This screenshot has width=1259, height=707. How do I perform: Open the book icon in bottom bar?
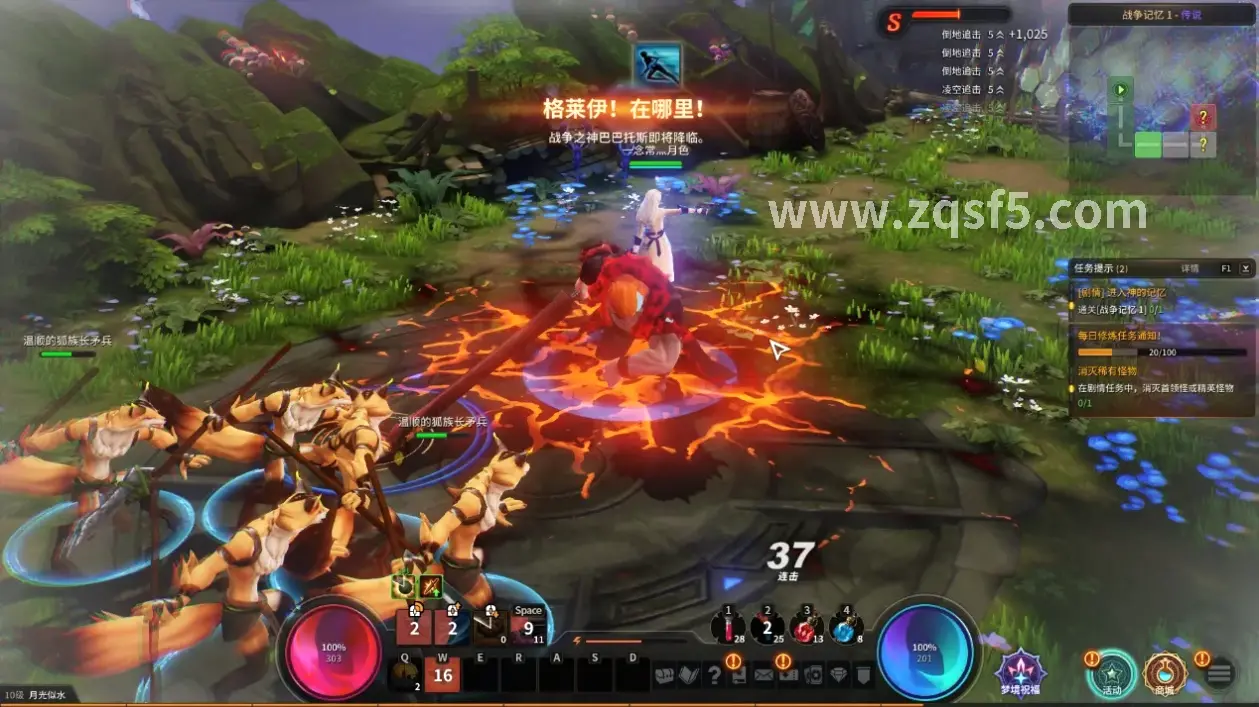pyautogui.click(x=688, y=675)
